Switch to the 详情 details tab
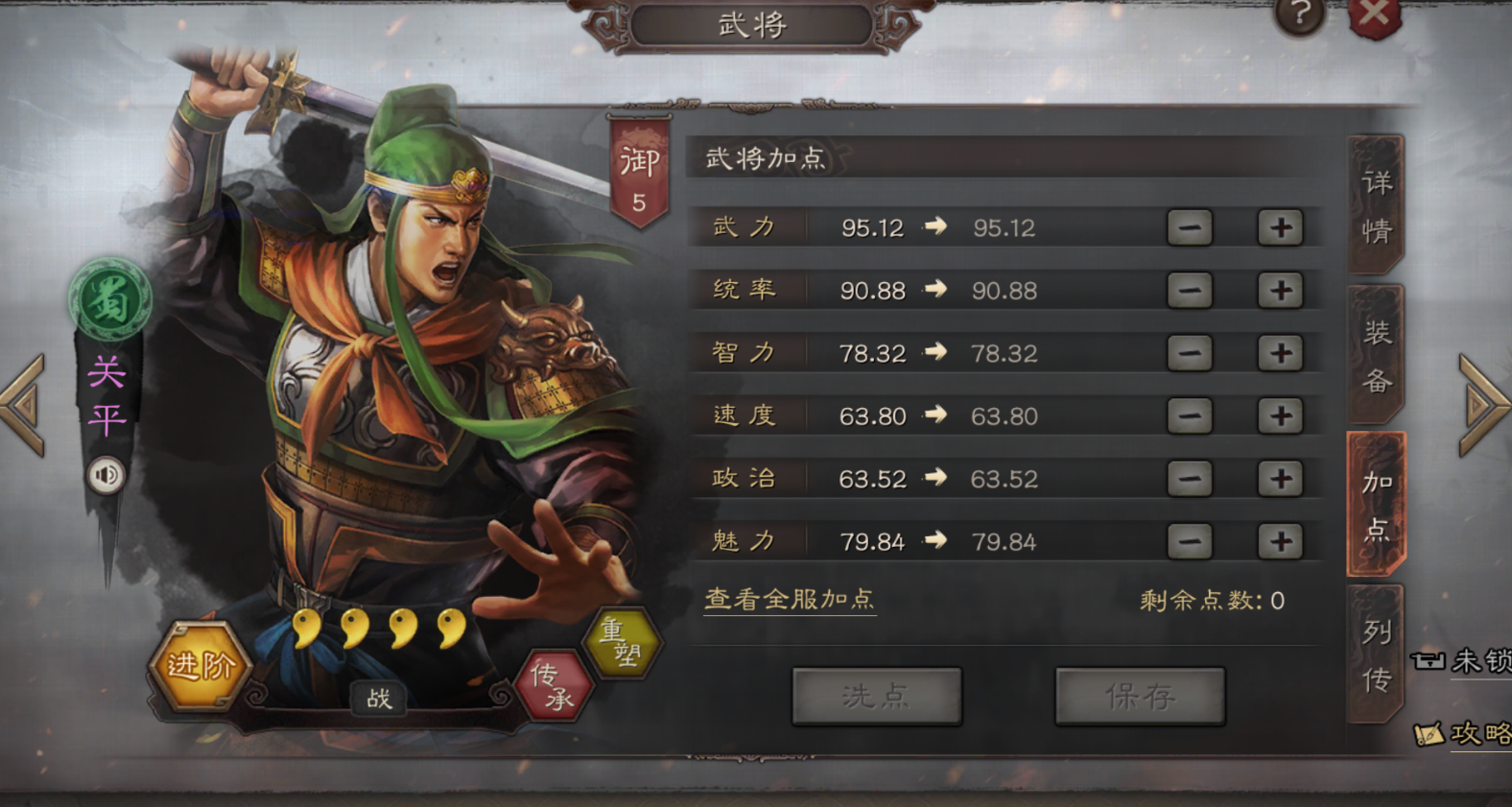Viewport: 1512px width, 807px height. [1377, 204]
